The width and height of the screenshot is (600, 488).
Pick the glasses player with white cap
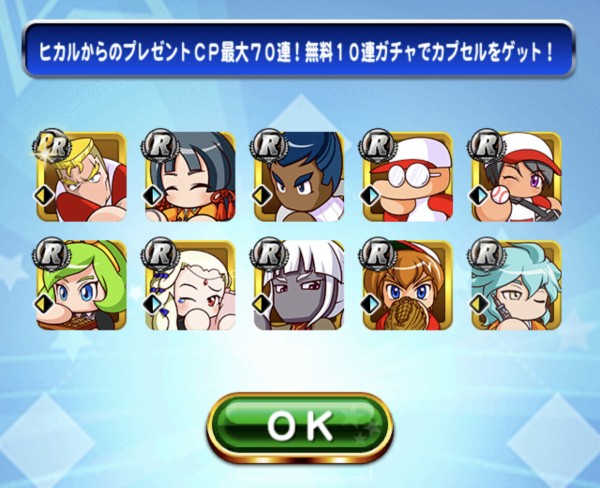[x=407, y=176]
